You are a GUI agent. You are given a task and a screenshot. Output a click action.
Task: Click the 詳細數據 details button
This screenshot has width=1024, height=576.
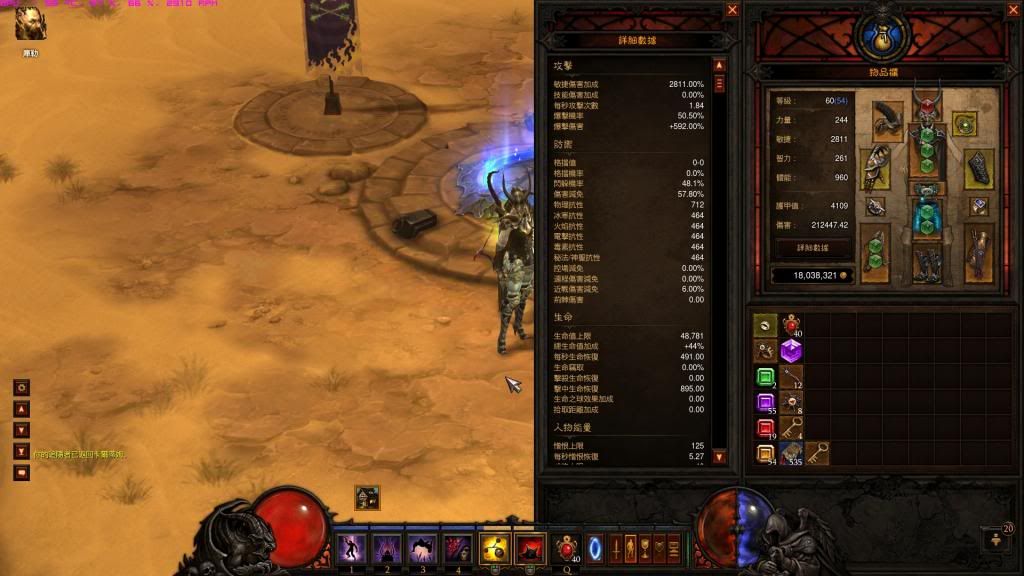click(812, 246)
